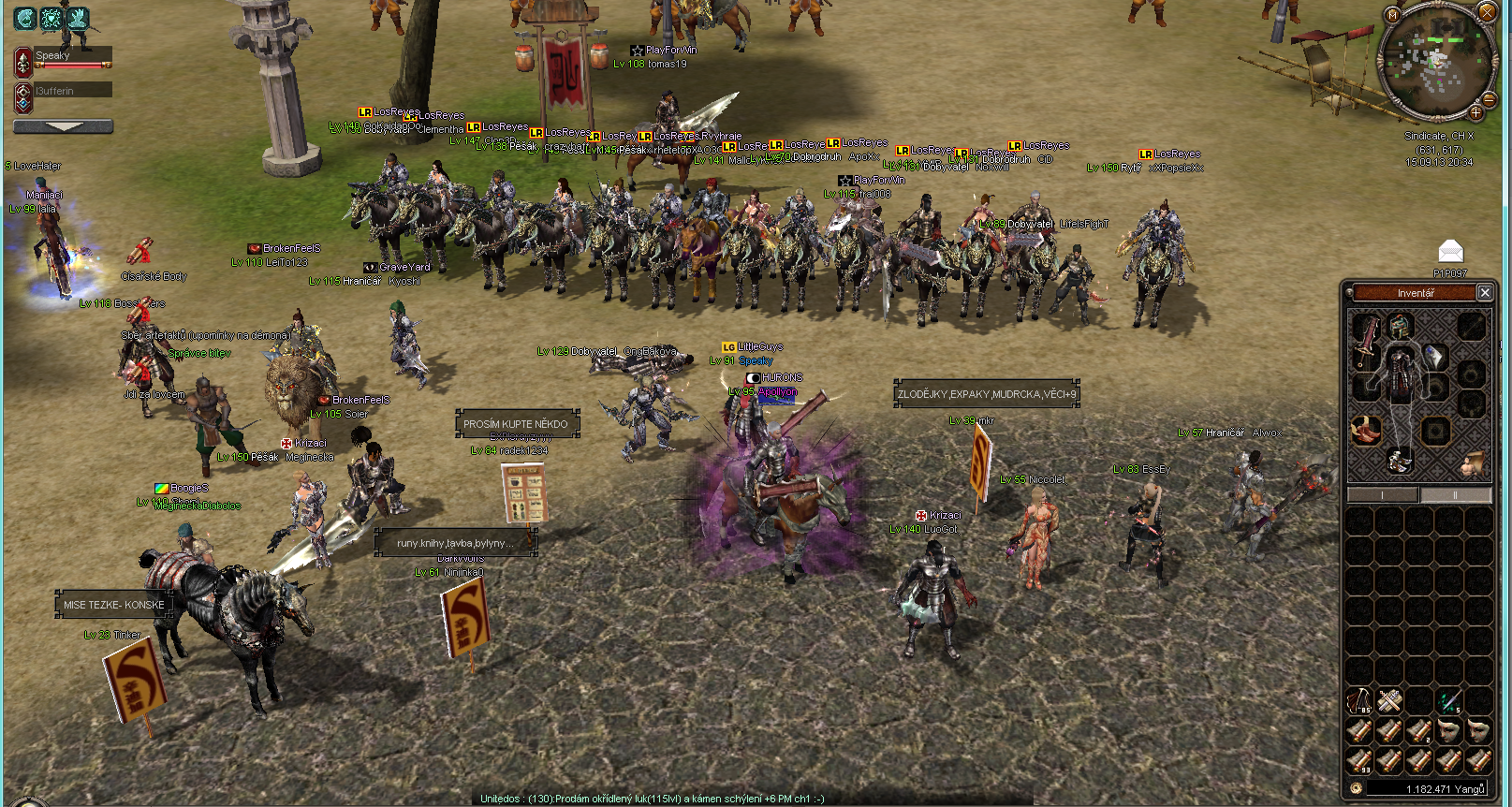Select the equipped shield slot
This screenshot has height=807, width=1512.
pos(1435,356)
